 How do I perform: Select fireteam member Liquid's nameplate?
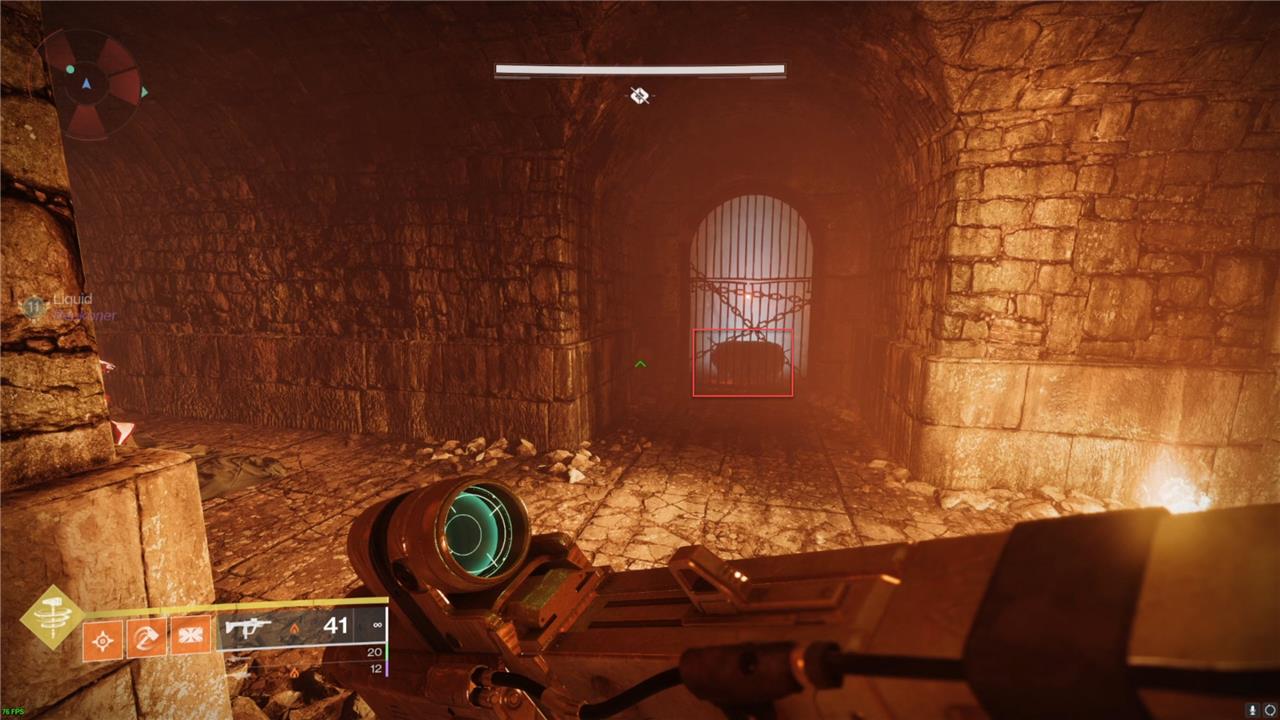coord(70,300)
